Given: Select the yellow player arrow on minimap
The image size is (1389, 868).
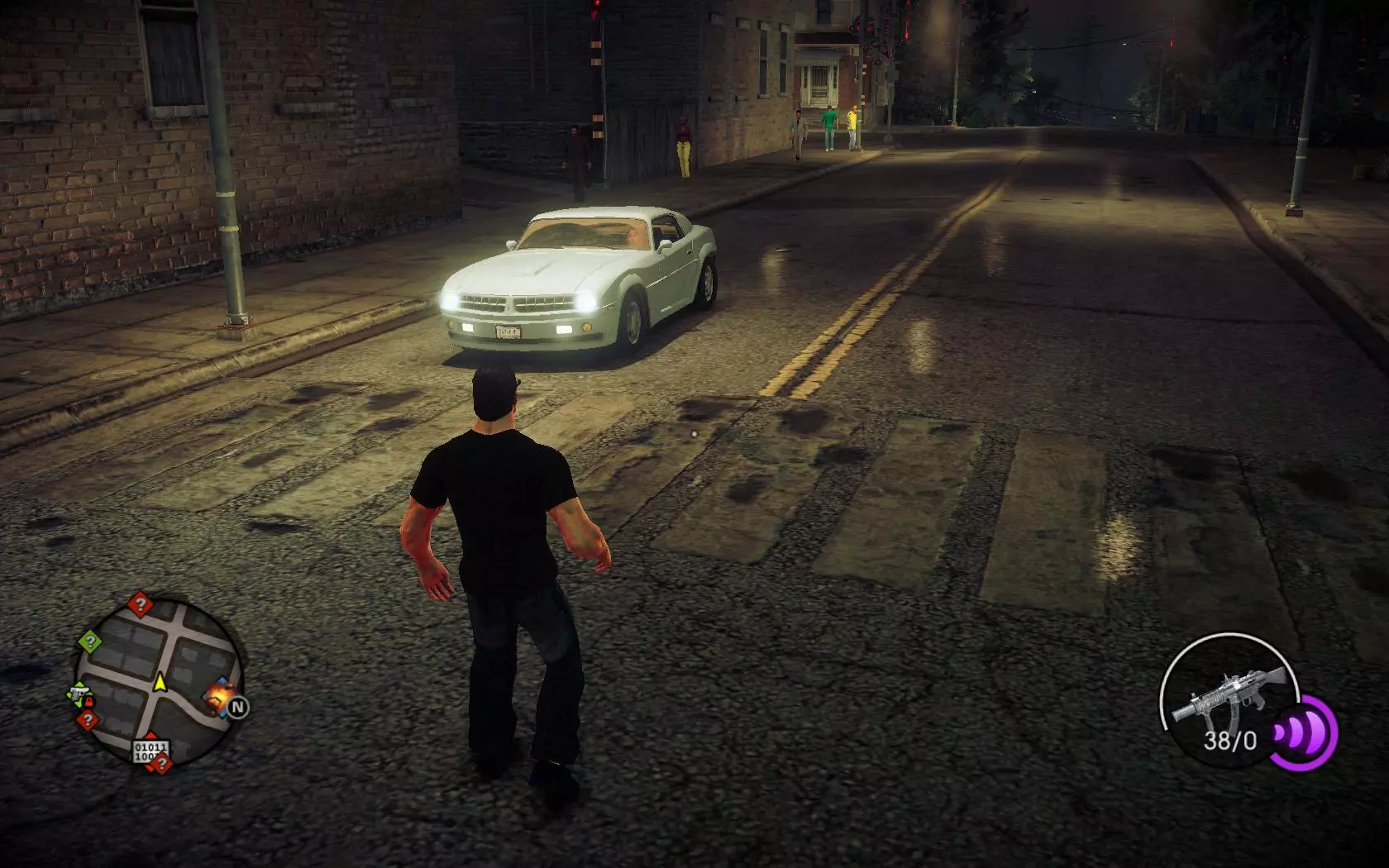Looking at the screenshot, I should (x=160, y=683).
